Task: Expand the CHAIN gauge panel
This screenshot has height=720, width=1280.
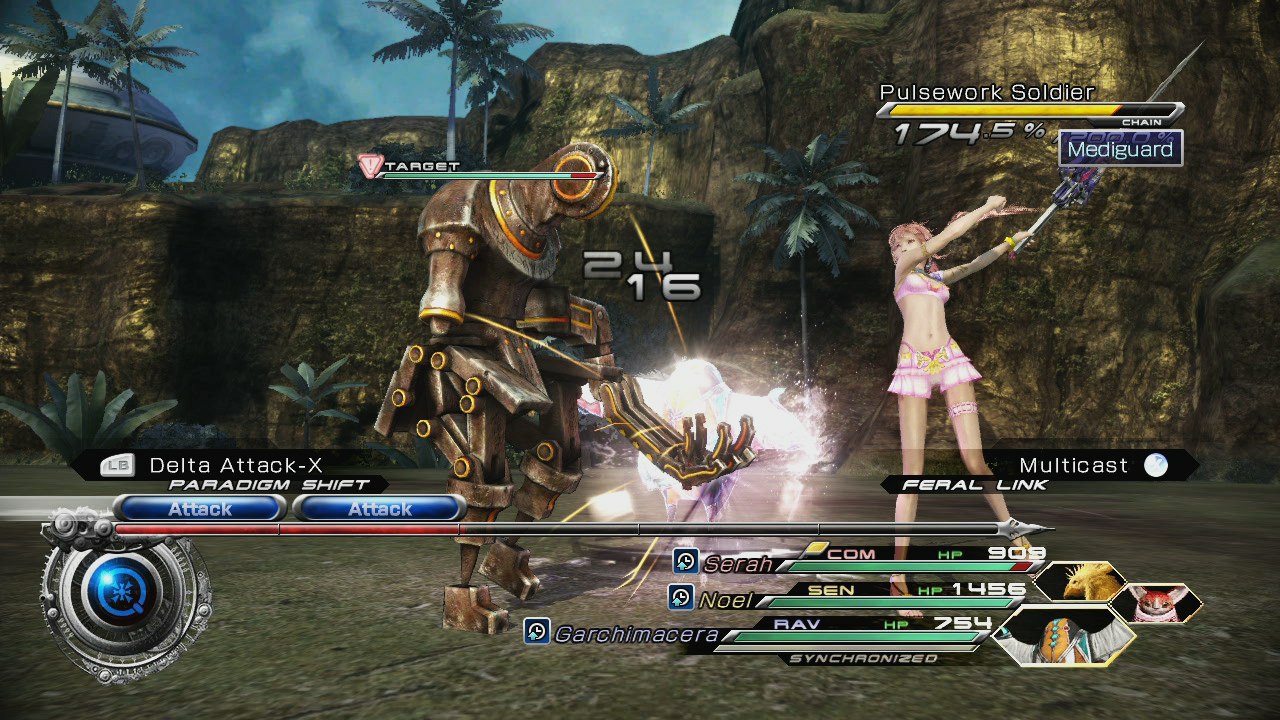Action: pyautogui.click(x=1030, y=112)
